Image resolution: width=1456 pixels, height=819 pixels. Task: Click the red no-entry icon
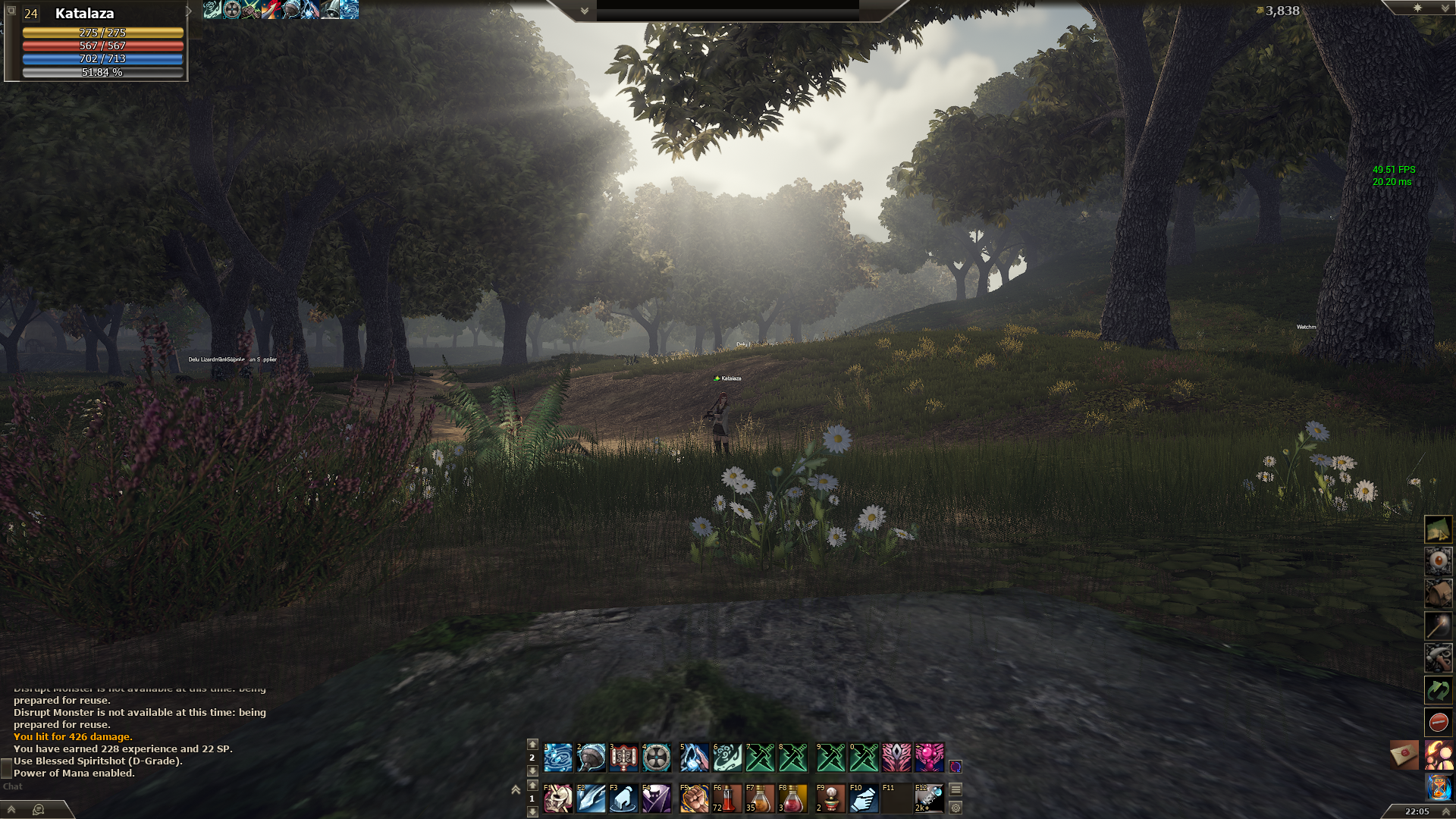(1438, 722)
